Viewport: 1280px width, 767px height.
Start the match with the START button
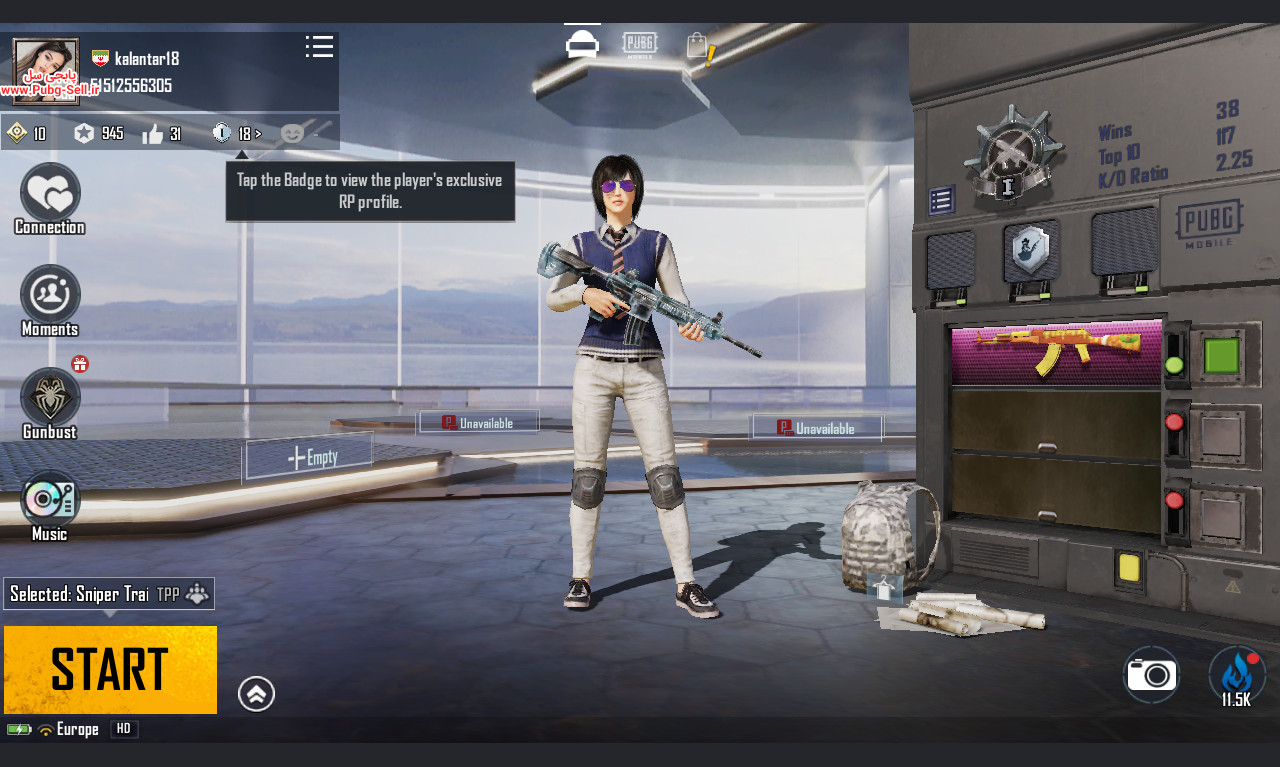[x=110, y=669]
